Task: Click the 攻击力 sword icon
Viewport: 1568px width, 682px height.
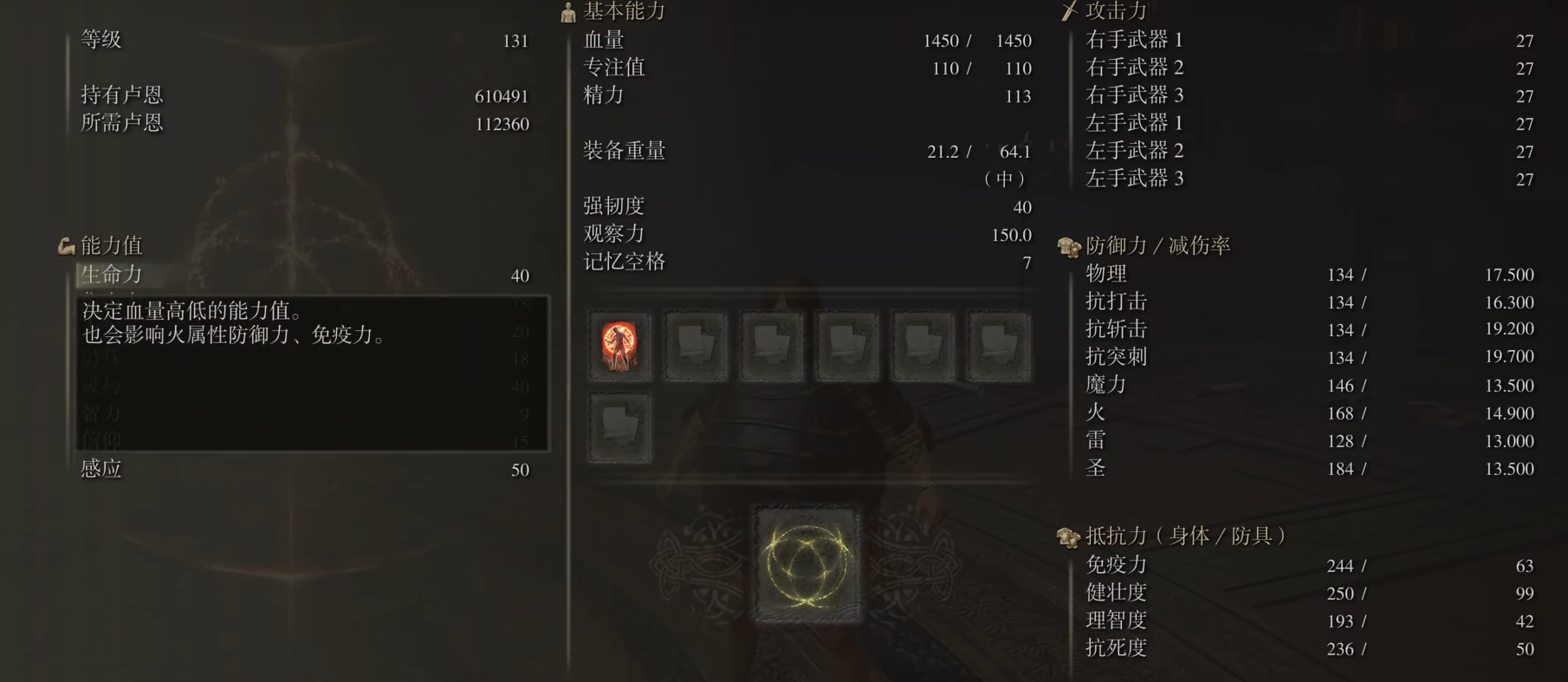Action: coord(1067,11)
